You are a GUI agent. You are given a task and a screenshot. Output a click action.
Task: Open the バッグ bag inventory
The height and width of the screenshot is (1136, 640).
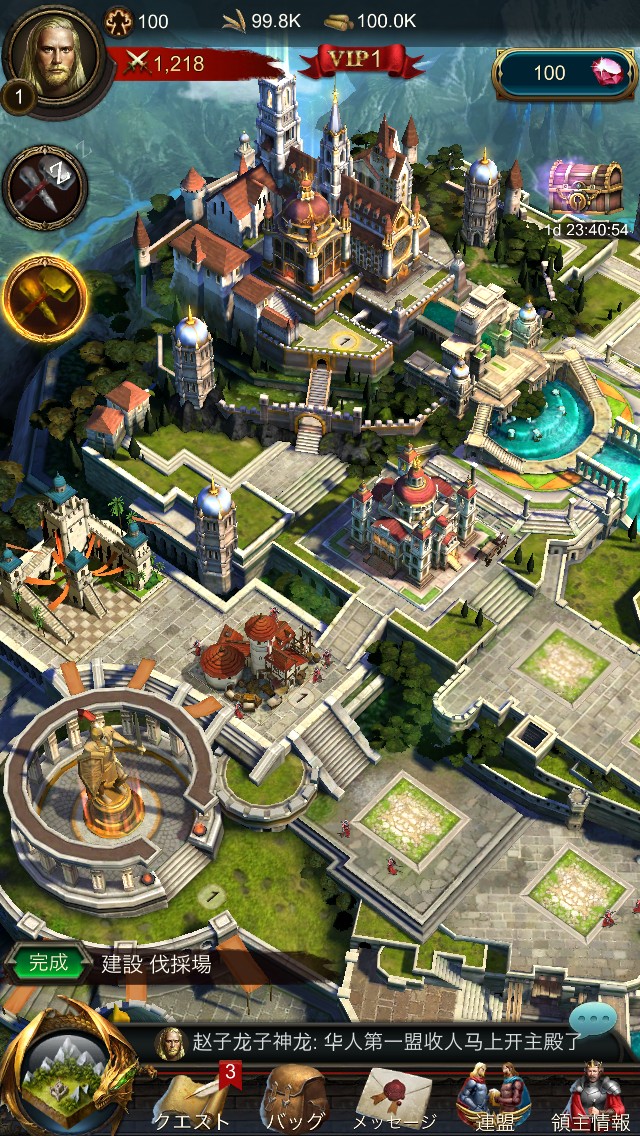pos(295,1099)
